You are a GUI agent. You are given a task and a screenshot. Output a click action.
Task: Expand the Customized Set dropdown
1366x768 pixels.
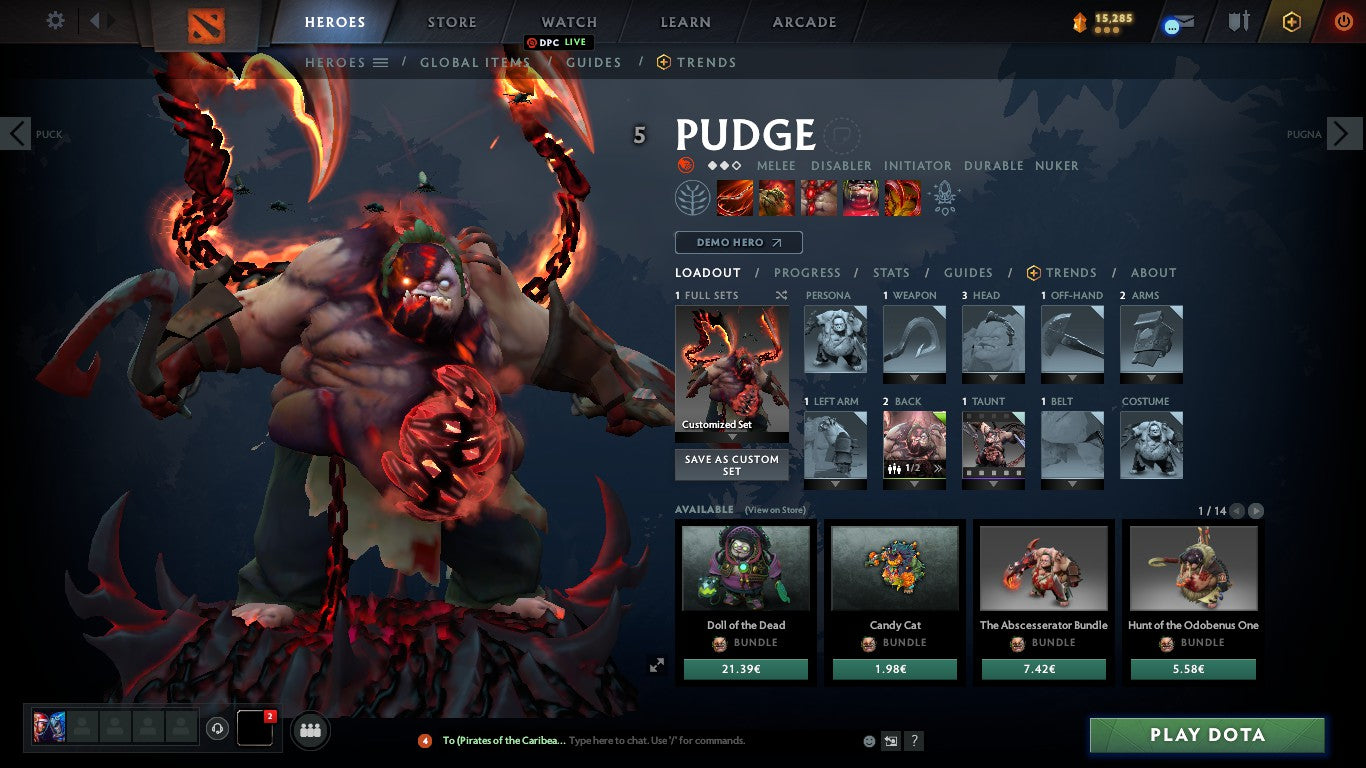[x=732, y=437]
